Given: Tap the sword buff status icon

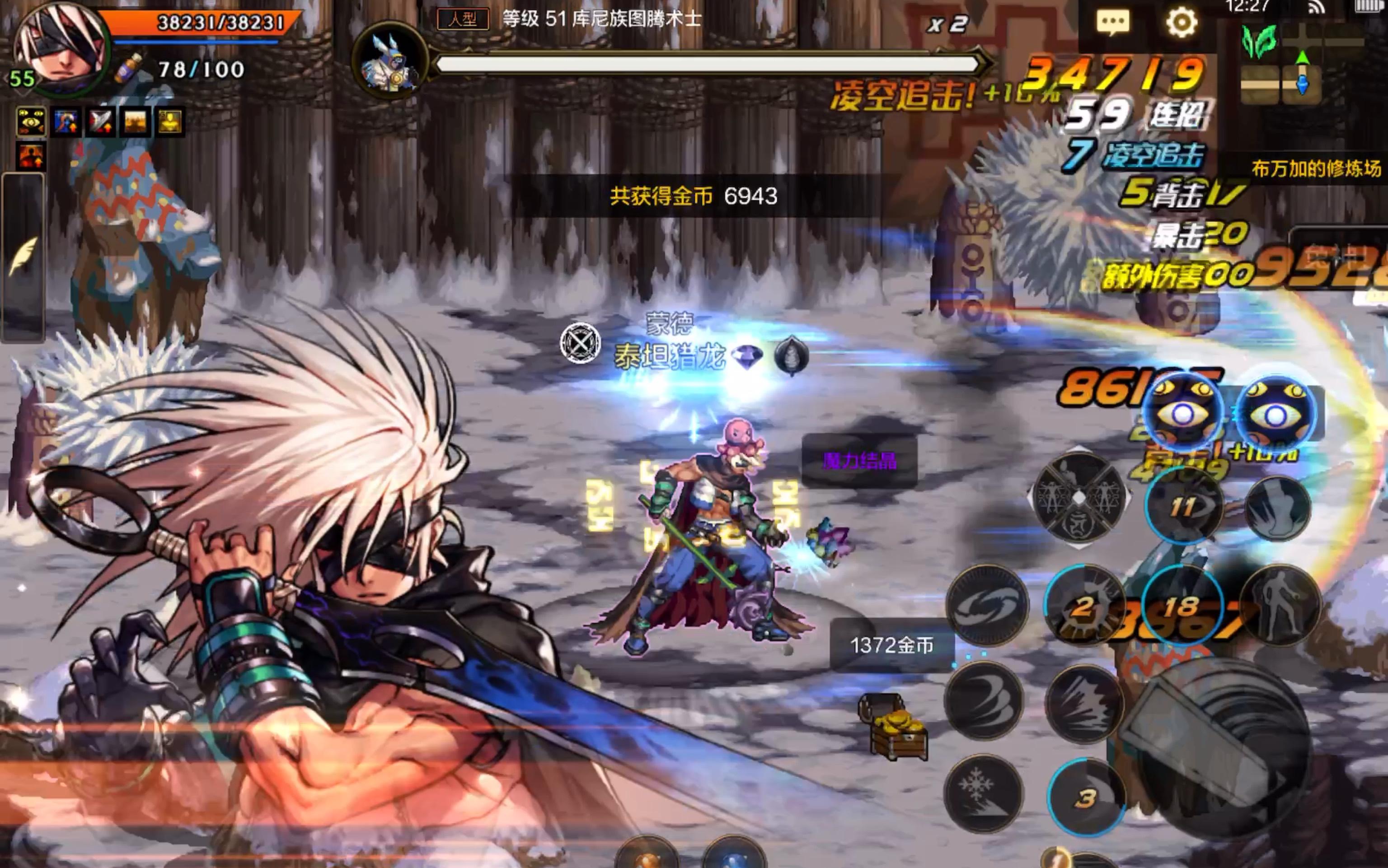Looking at the screenshot, I should 100,121.
